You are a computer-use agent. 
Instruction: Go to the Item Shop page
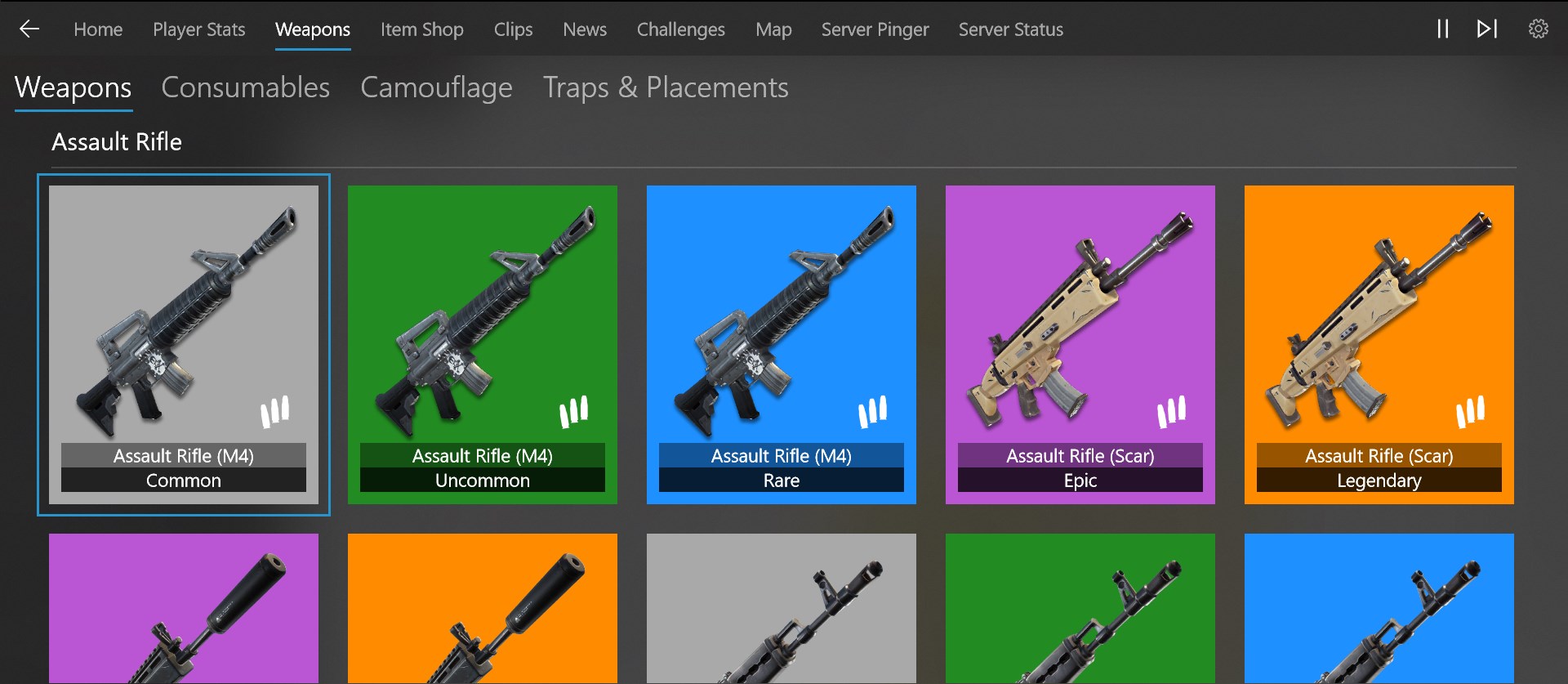click(421, 29)
